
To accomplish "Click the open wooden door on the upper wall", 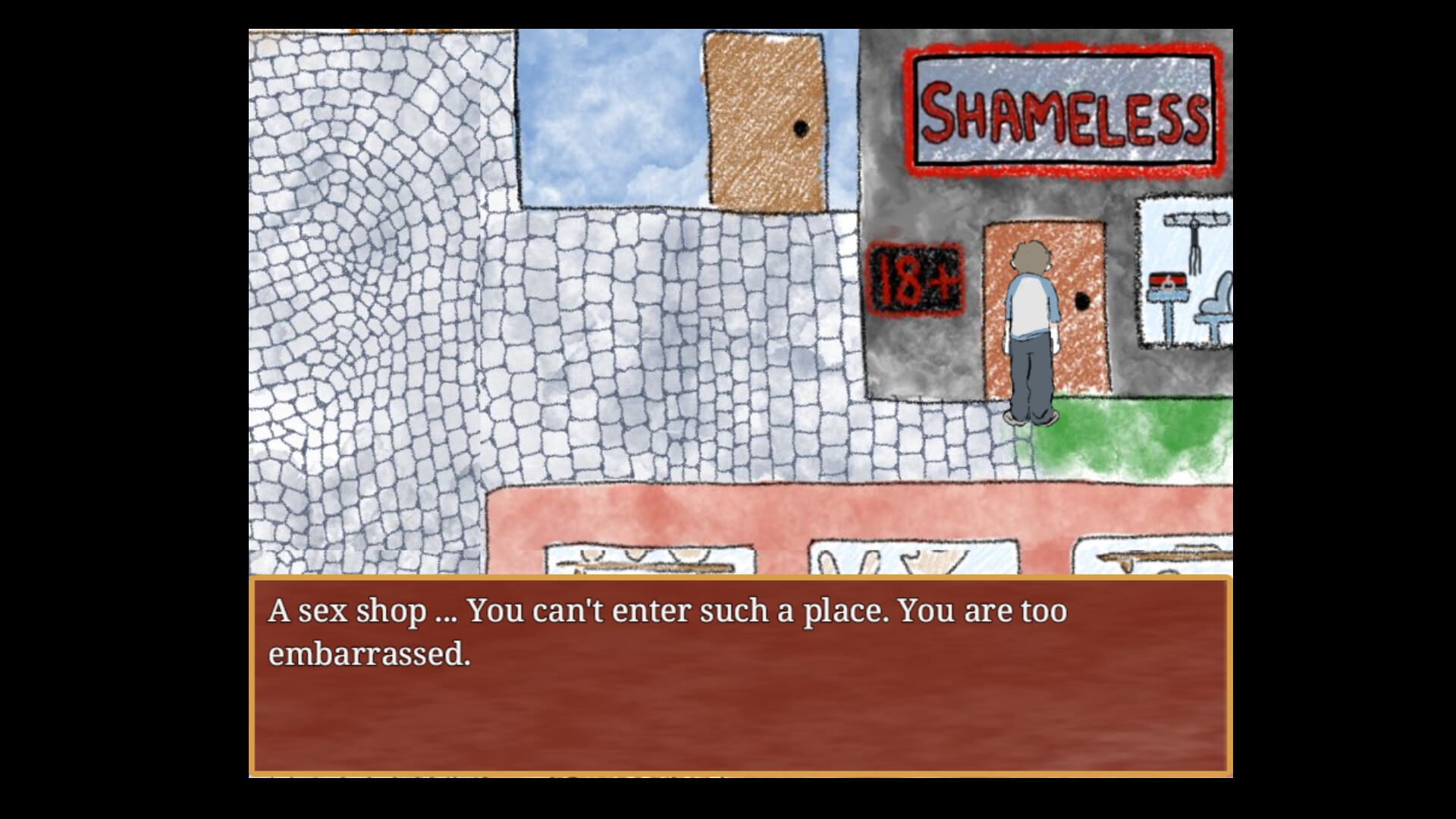I will pyautogui.click(x=766, y=121).
